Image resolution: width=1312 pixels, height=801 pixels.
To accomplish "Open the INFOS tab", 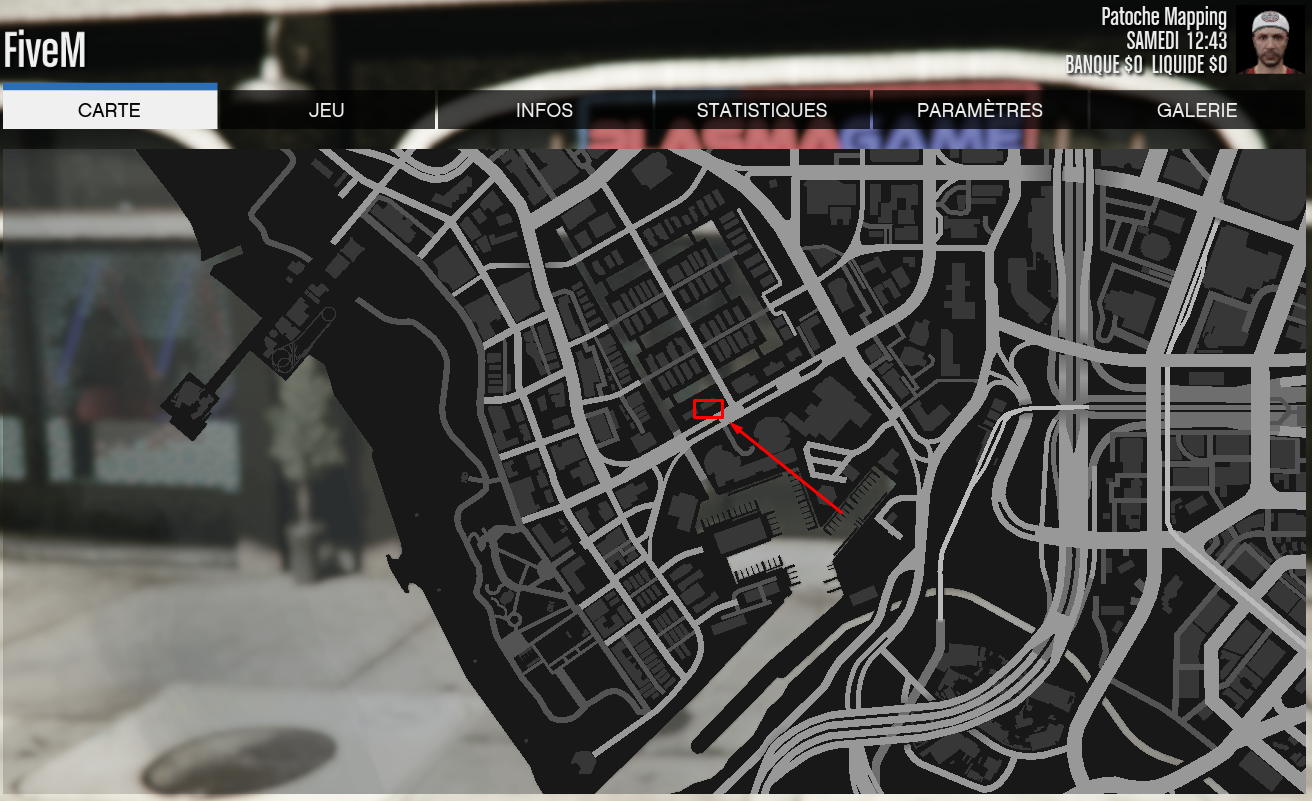I will (x=546, y=110).
